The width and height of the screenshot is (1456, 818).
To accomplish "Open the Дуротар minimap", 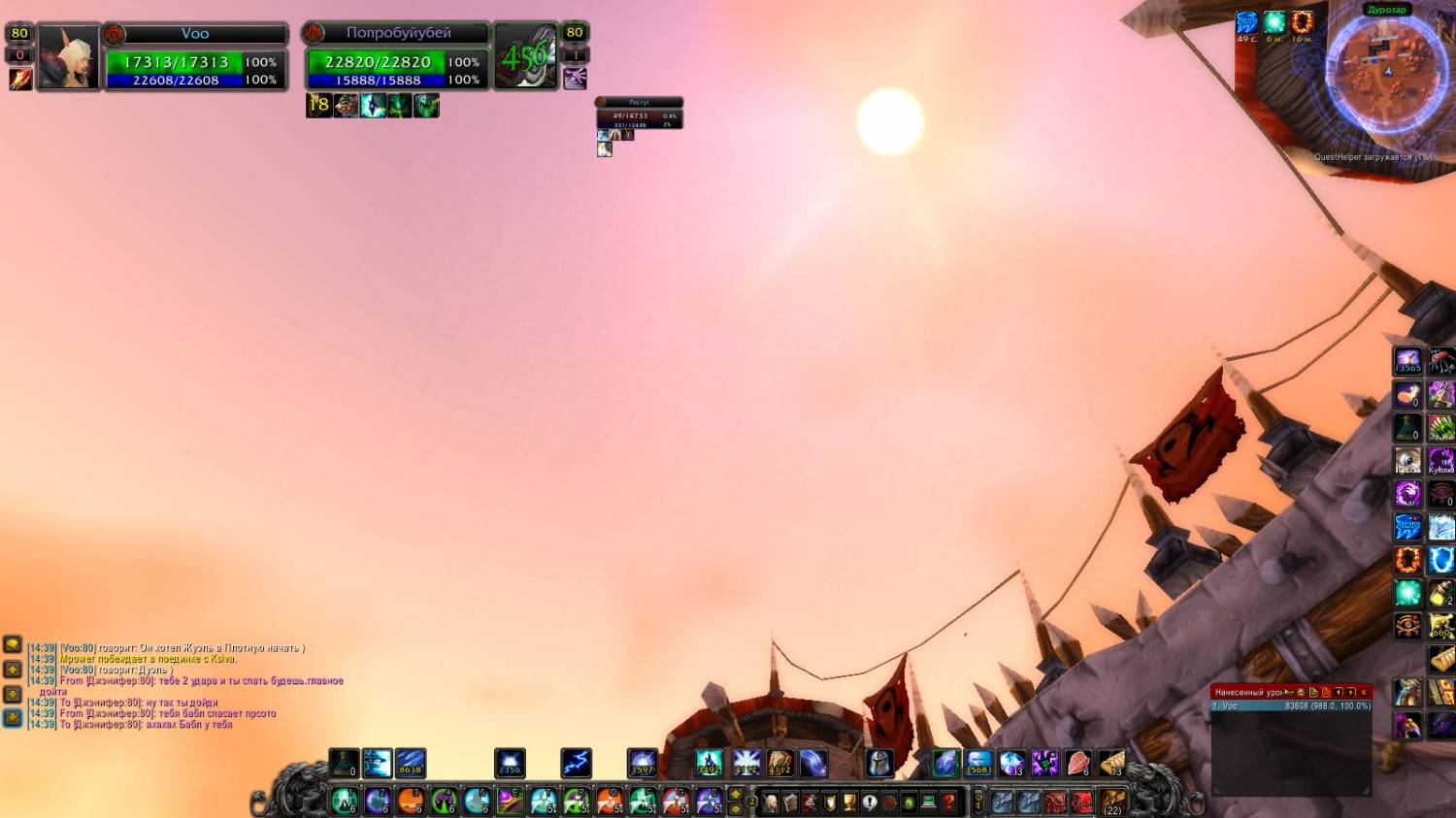I will pyautogui.click(x=1385, y=68).
